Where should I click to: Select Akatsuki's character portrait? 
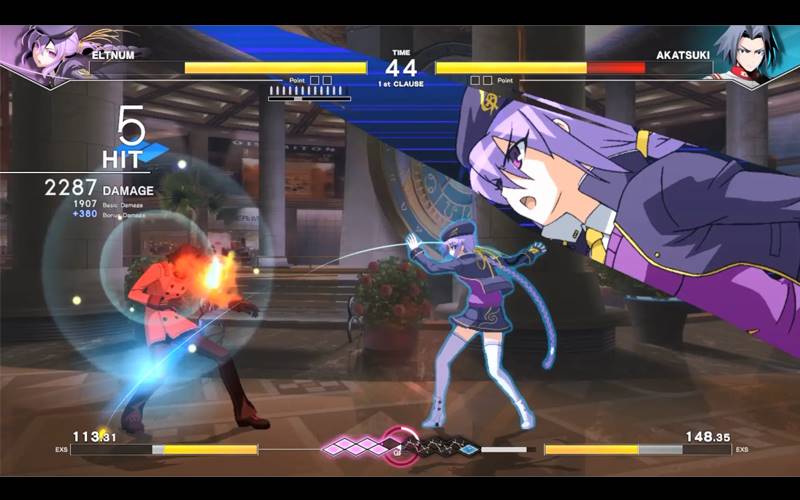752,53
